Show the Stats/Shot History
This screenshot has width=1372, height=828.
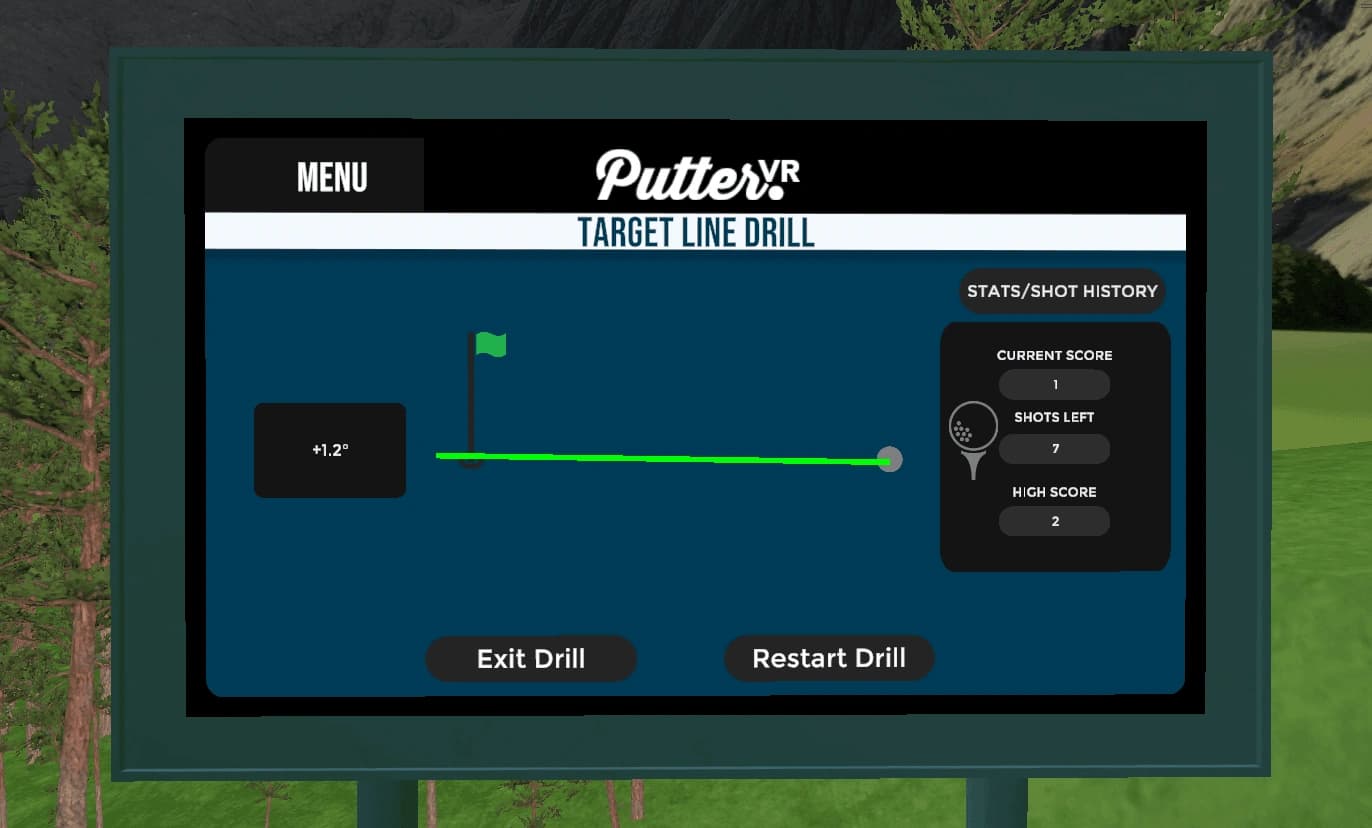pyautogui.click(x=1062, y=291)
